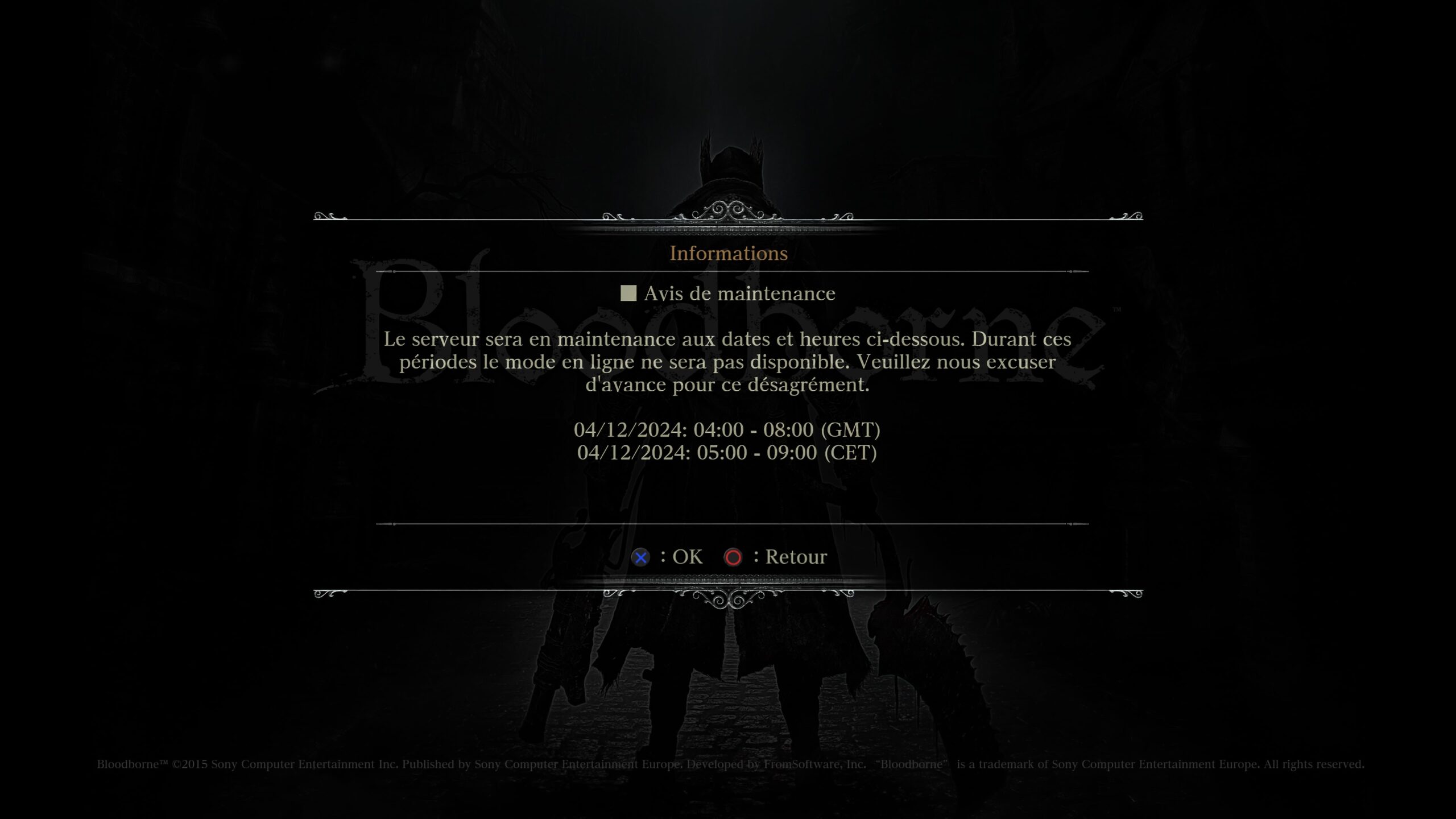
Task: Select the square bullet beside Avis de maintenance
Action: pos(628,293)
